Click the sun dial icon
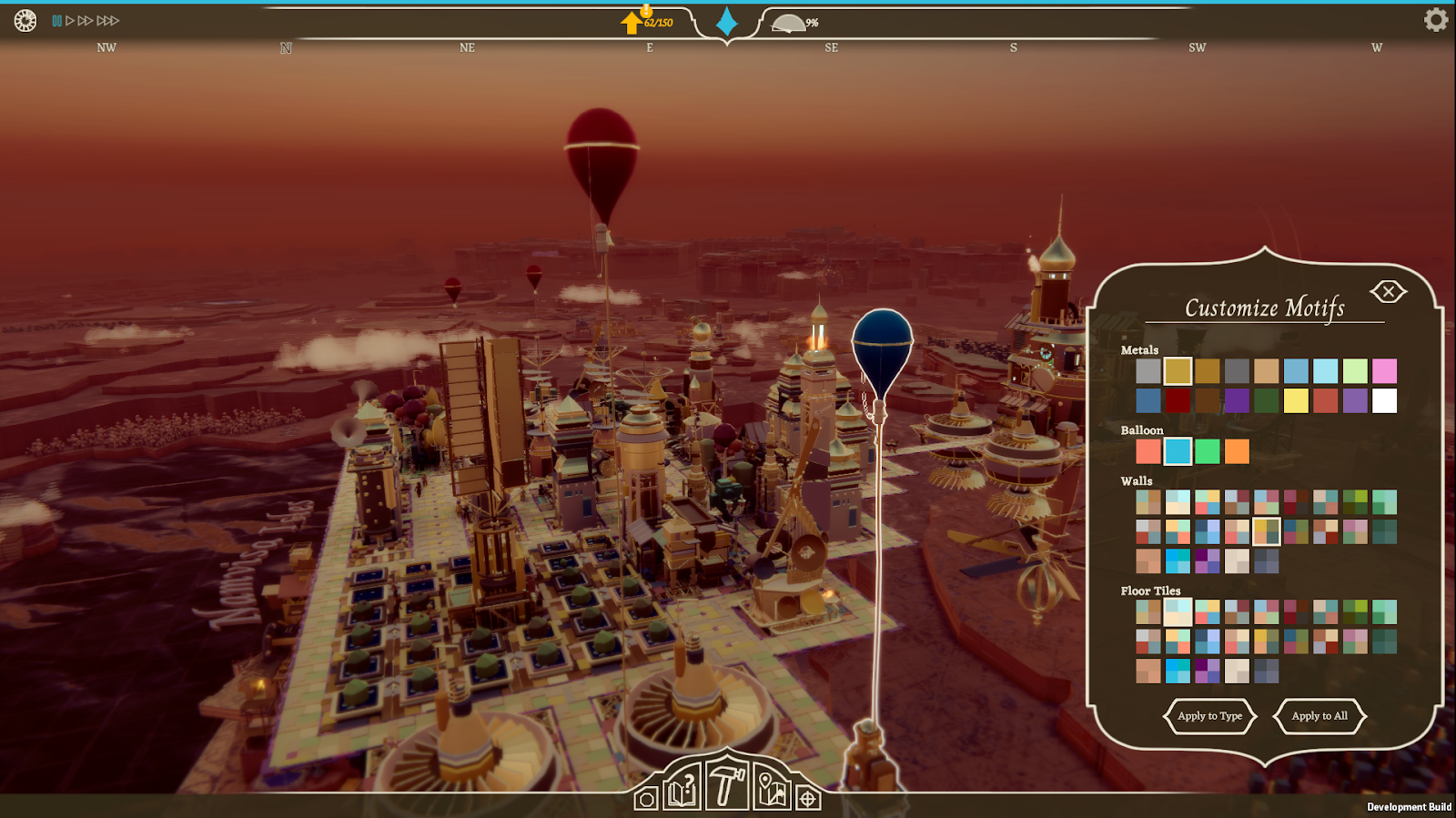 click(25, 20)
